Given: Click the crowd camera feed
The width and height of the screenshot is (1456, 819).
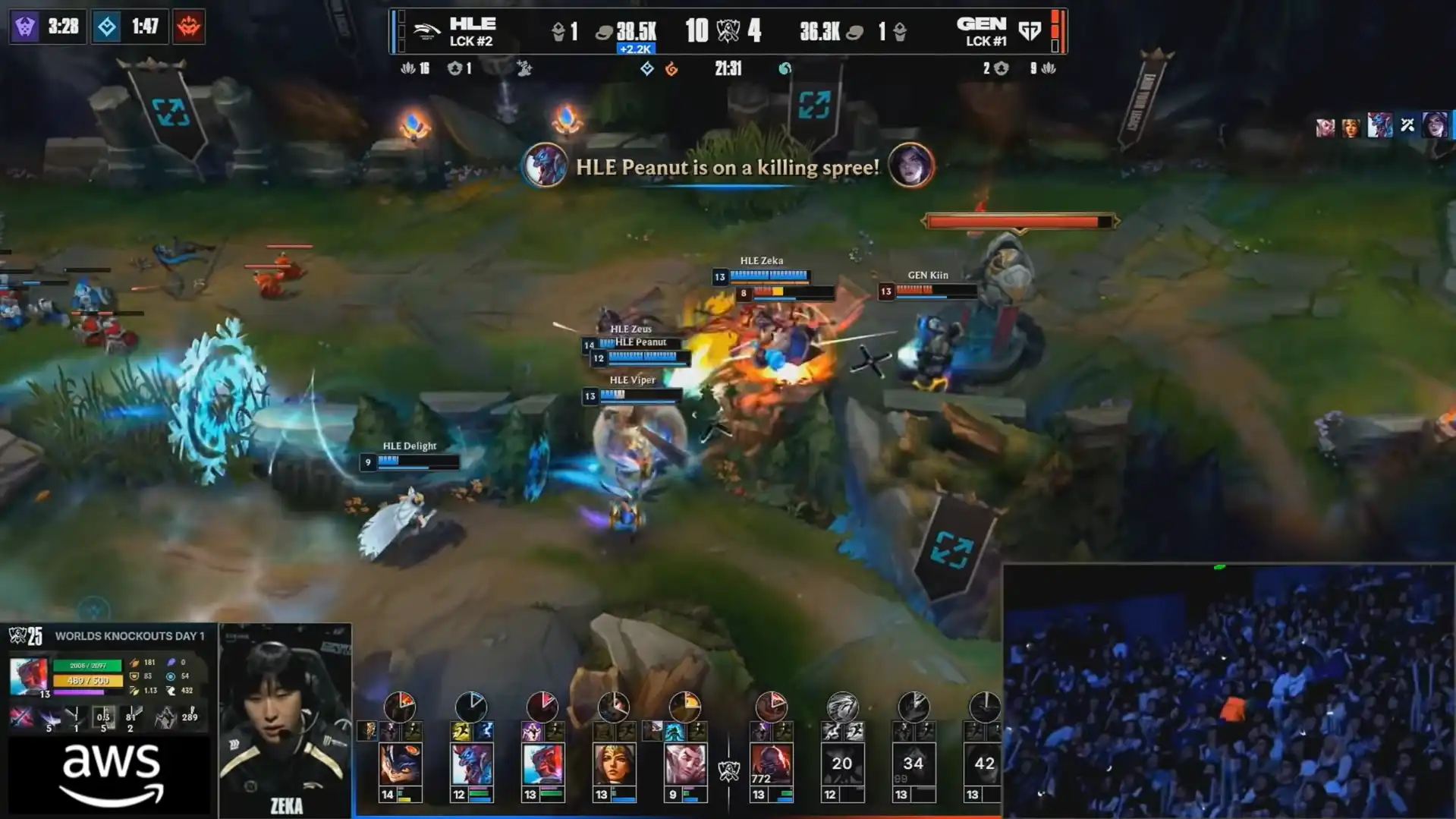Looking at the screenshot, I should 1228,691.
